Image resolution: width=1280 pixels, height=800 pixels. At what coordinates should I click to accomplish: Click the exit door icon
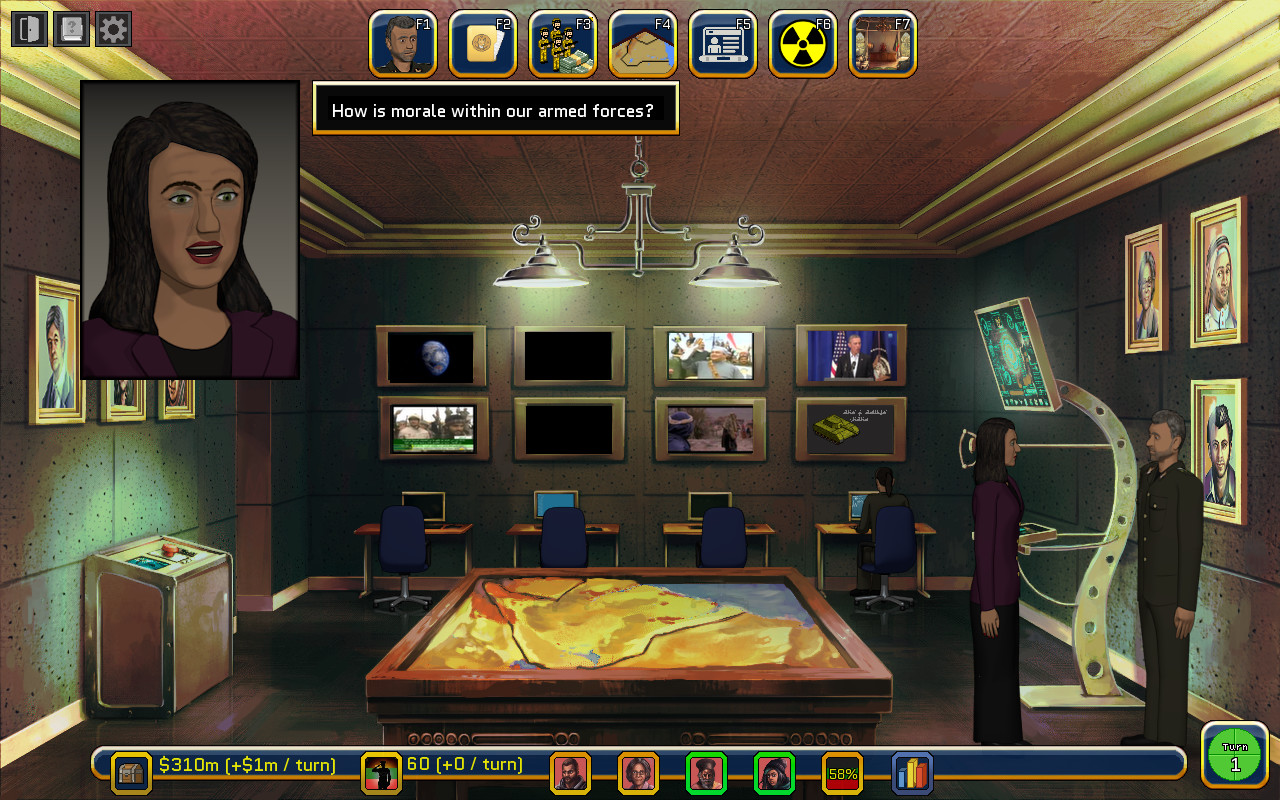(x=28, y=28)
